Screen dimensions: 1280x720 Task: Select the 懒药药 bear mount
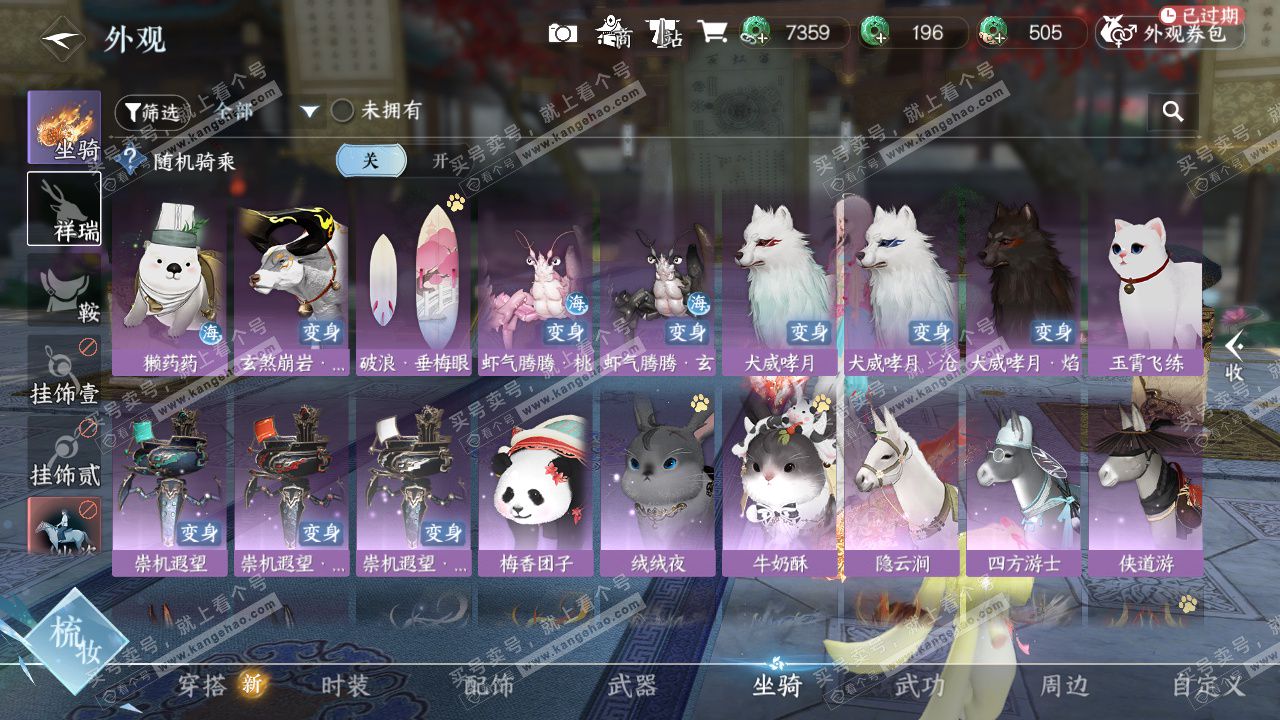(x=170, y=285)
